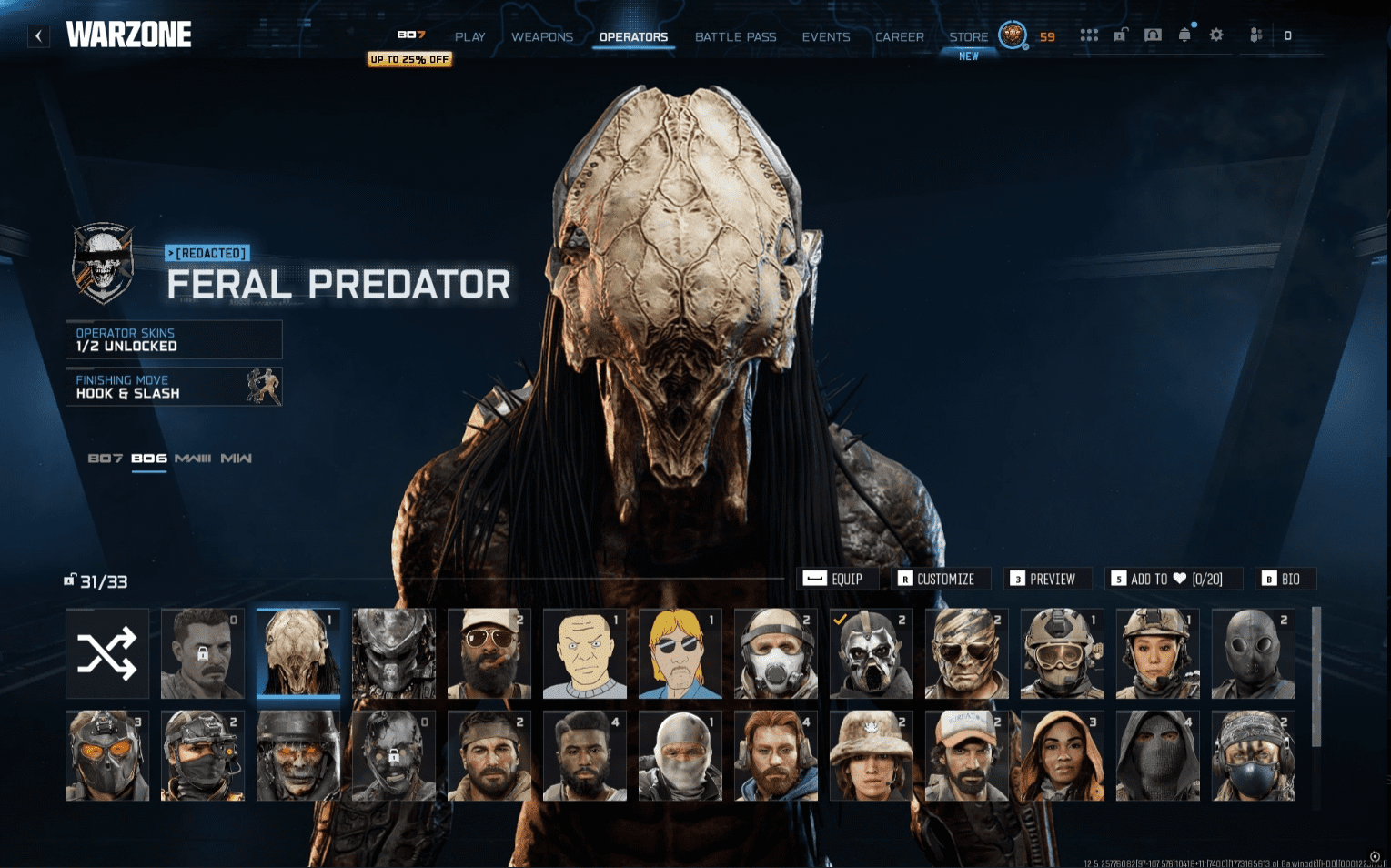Click the CUSTOMIZE button
The width and height of the screenshot is (1391, 868).
(941, 579)
